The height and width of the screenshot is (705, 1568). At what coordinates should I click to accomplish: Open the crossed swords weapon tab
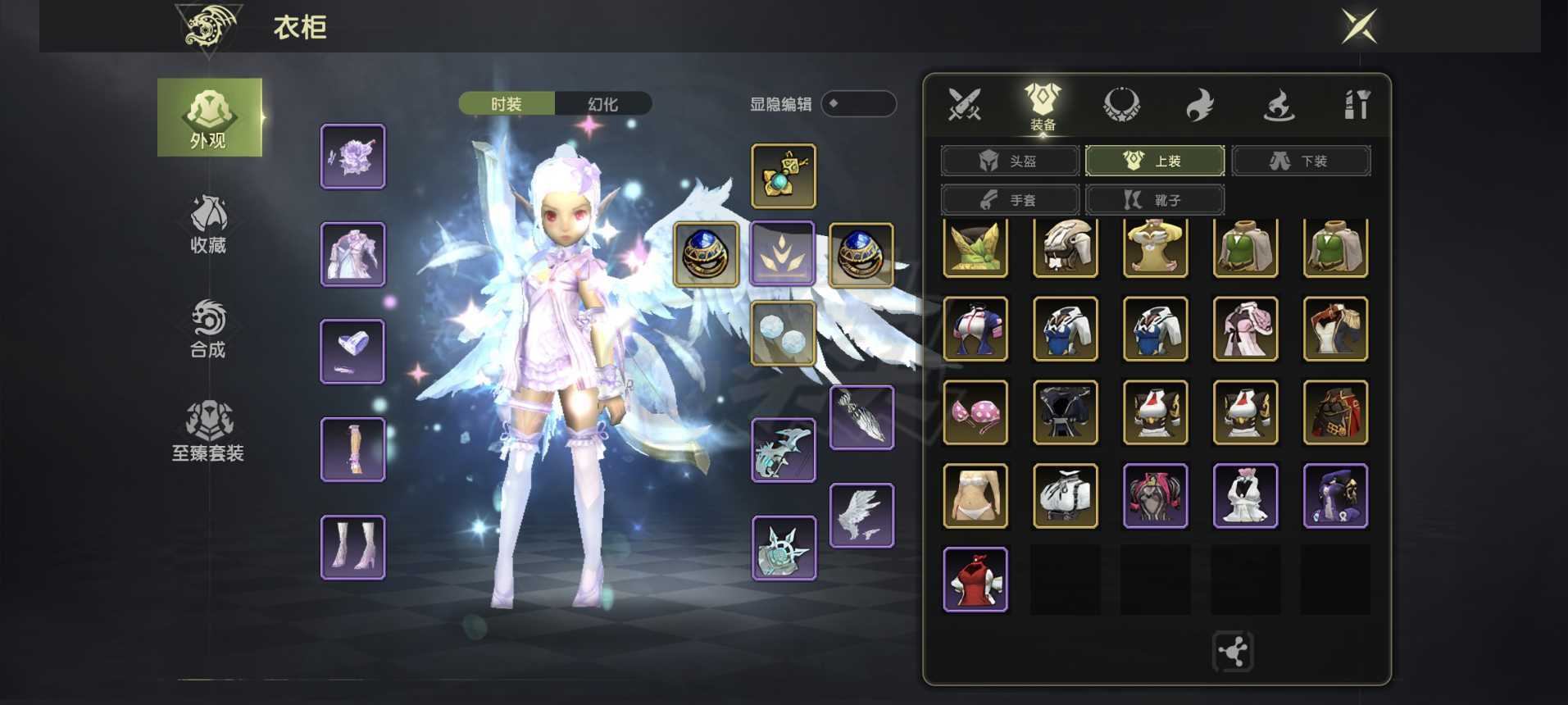(x=964, y=105)
